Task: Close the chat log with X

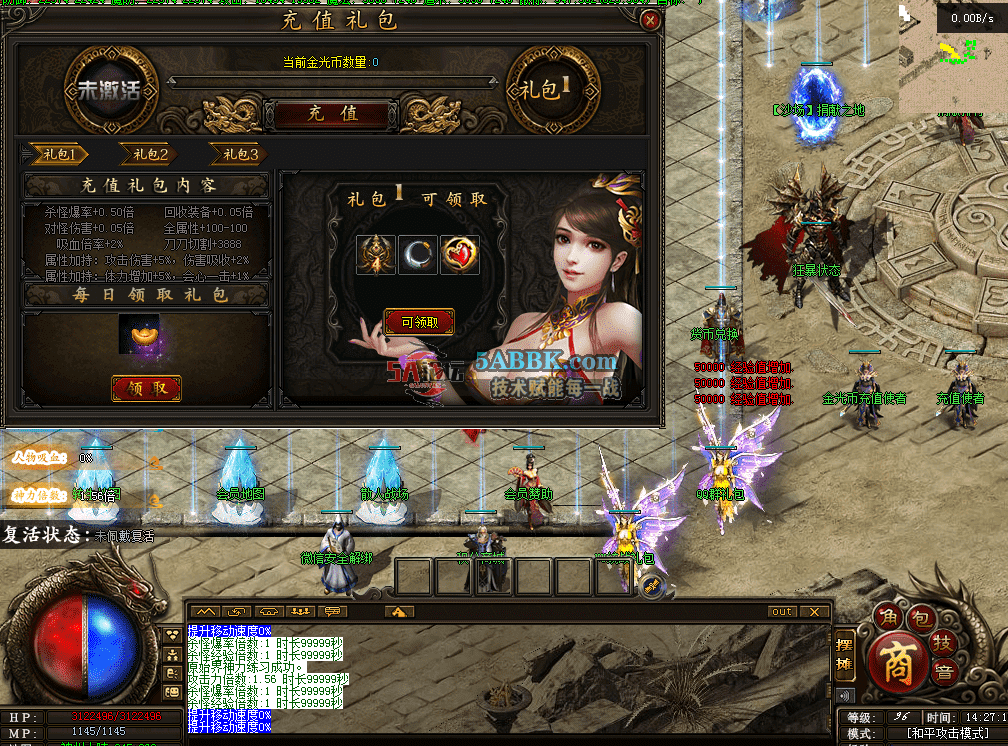Action: point(815,611)
